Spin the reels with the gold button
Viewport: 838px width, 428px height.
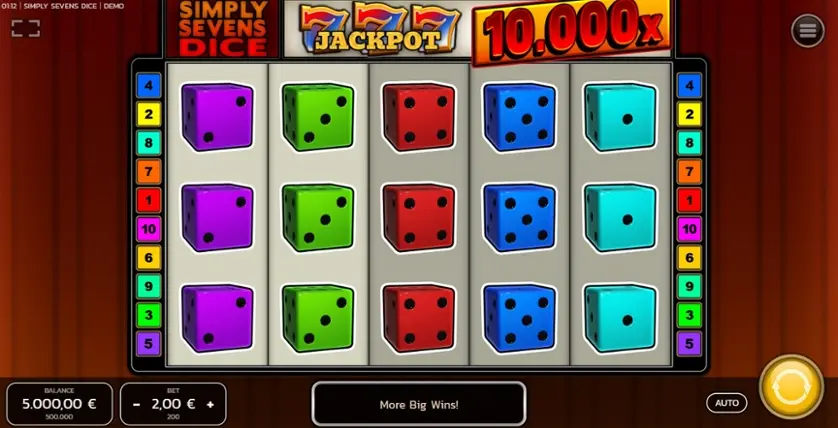[x=791, y=387]
